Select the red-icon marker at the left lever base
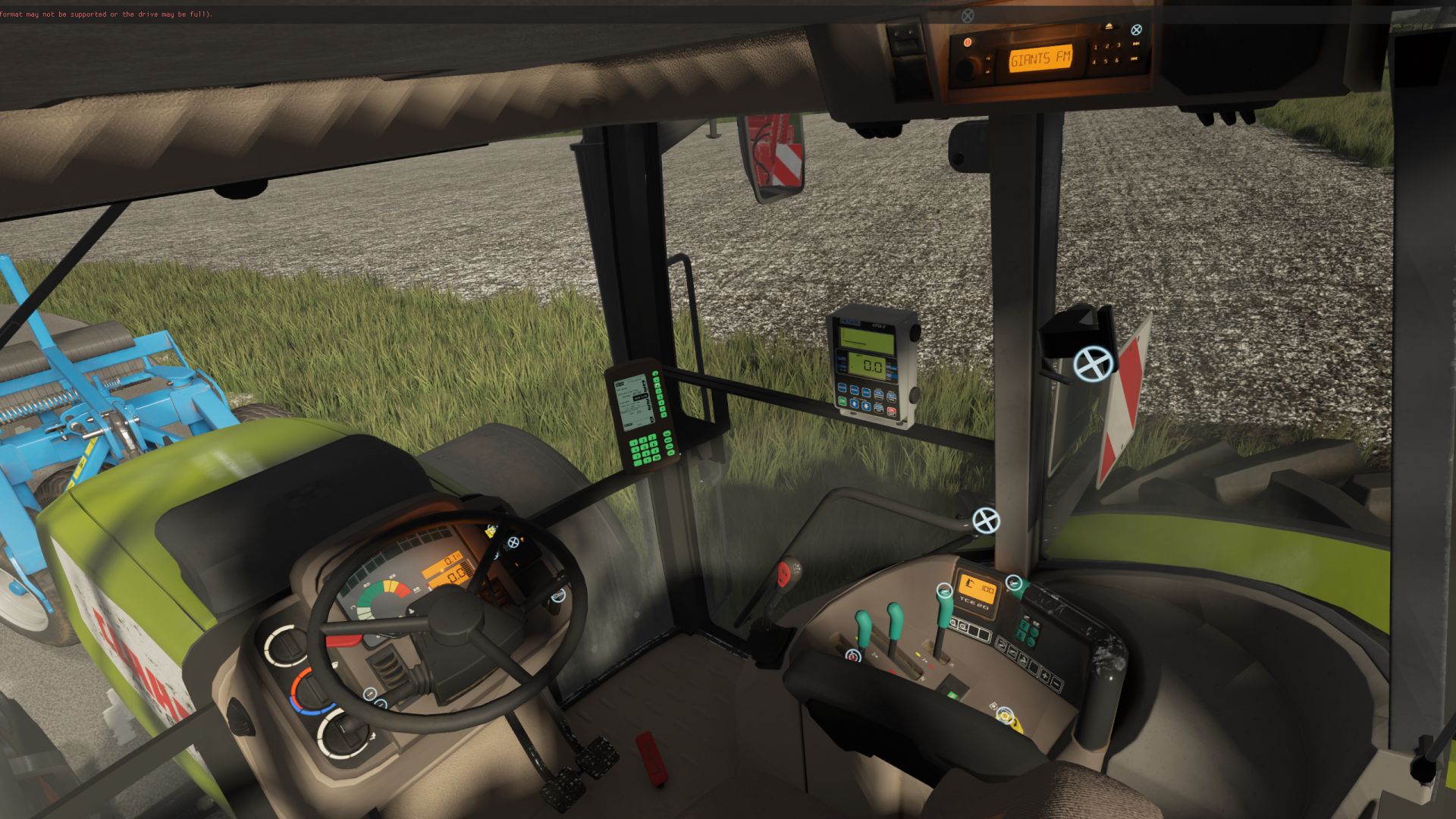The image size is (1456, 819). [854, 656]
